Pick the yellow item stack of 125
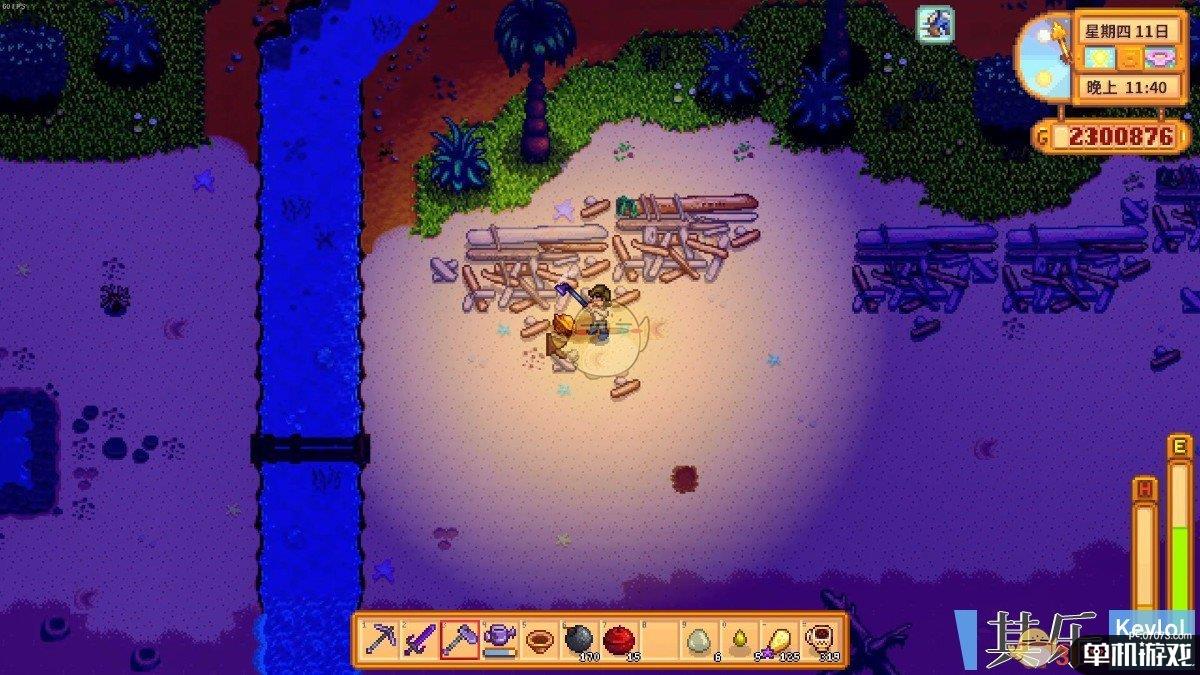Viewport: 1200px width, 675px height. pos(780,639)
